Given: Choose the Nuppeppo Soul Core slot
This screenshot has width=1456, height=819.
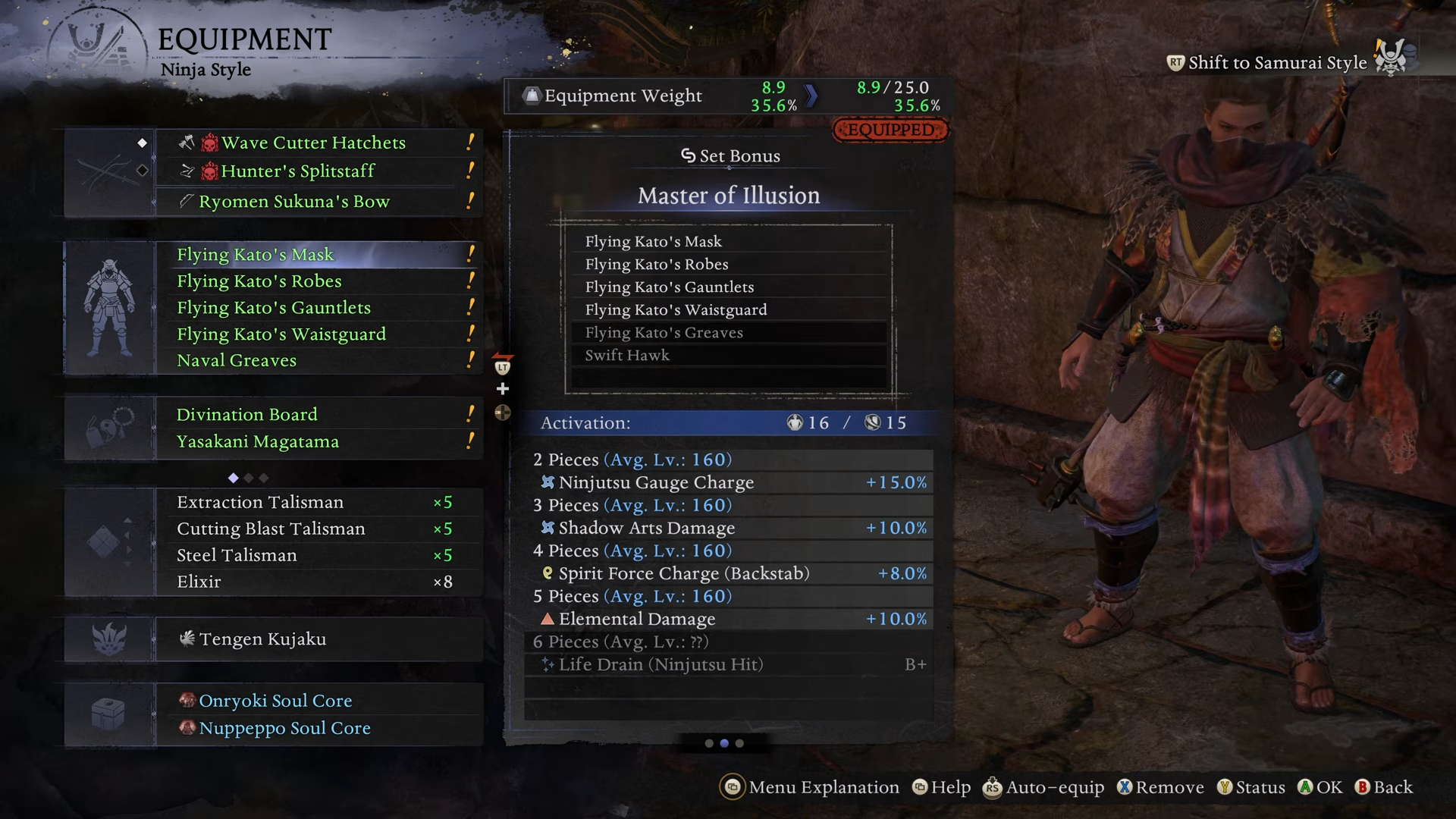Looking at the screenshot, I should tap(284, 728).
